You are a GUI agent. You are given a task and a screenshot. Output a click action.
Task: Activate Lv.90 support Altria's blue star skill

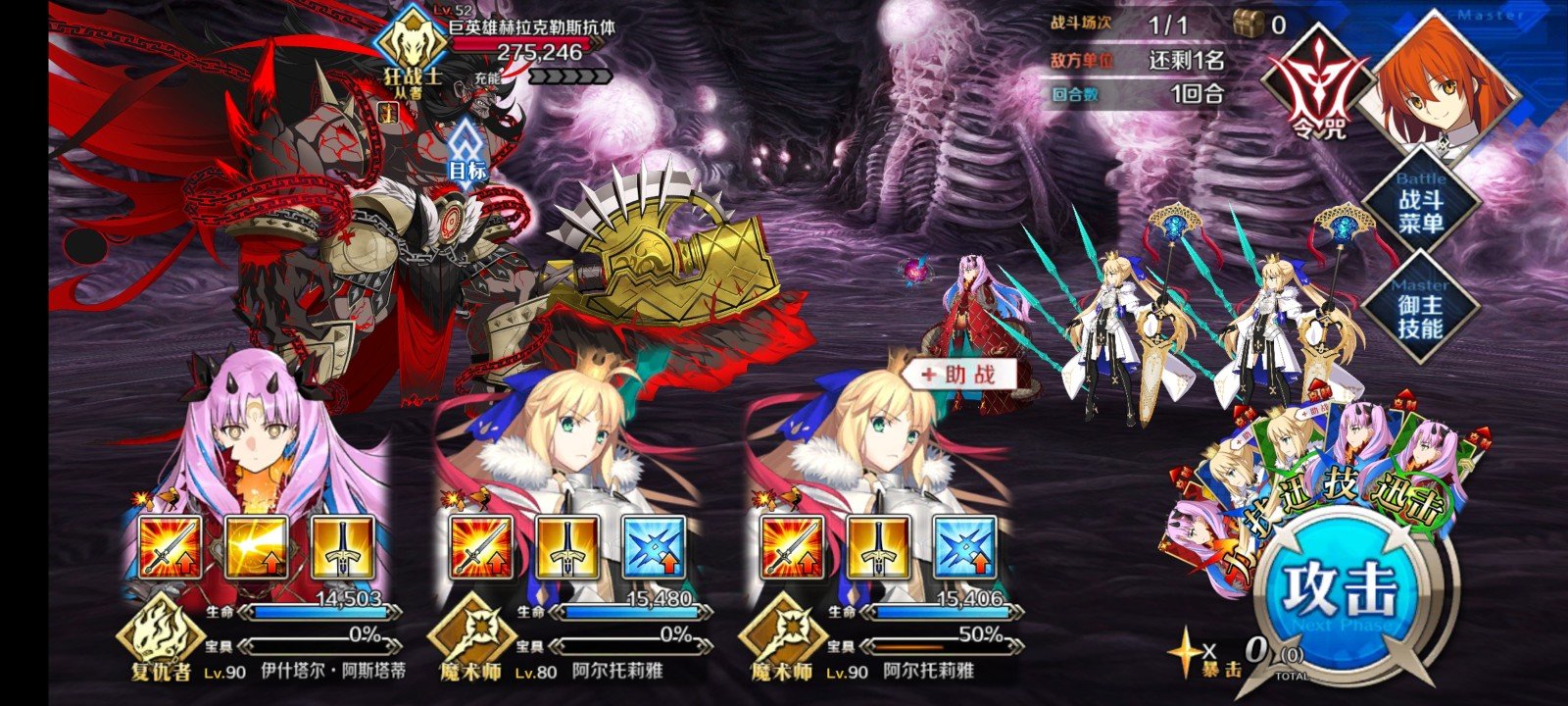pyautogui.click(x=965, y=546)
